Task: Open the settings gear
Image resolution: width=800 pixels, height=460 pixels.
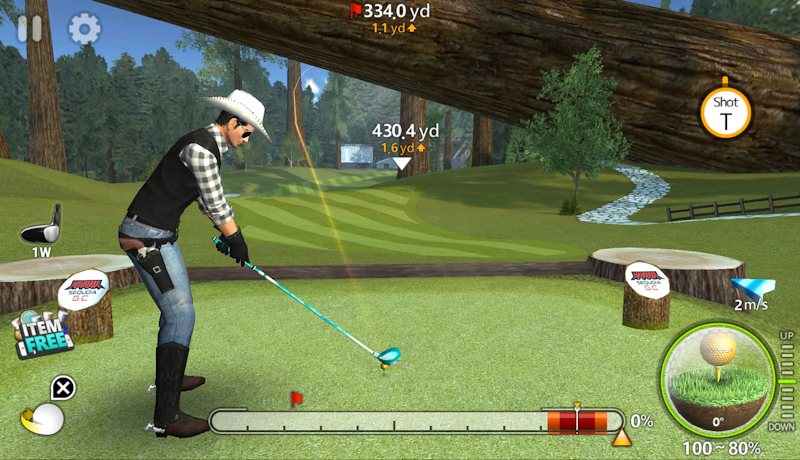Action: click(x=82, y=27)
